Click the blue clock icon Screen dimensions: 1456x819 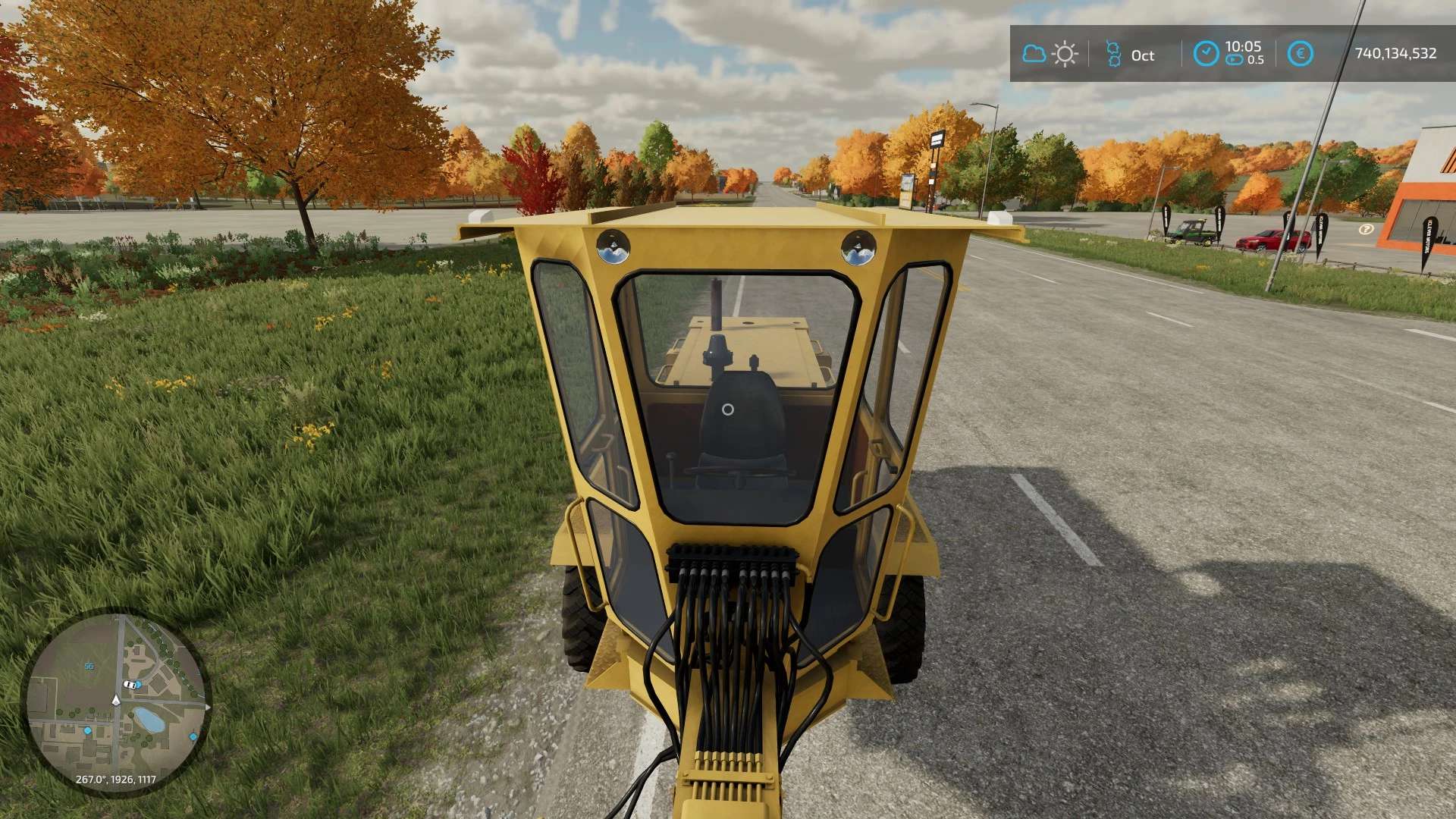[1206, 54]
